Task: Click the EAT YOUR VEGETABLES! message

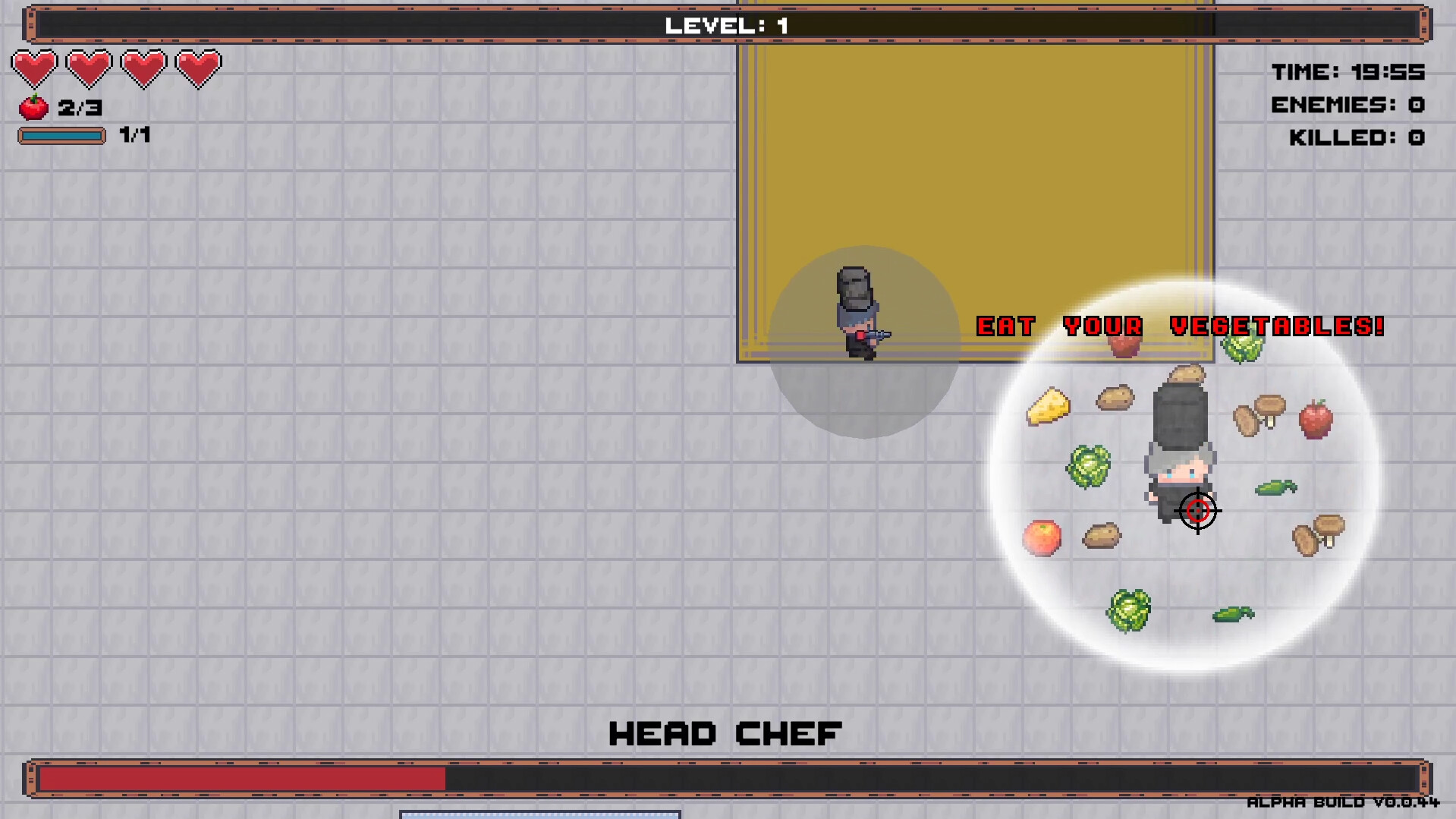Action: tap(1181, 326)
